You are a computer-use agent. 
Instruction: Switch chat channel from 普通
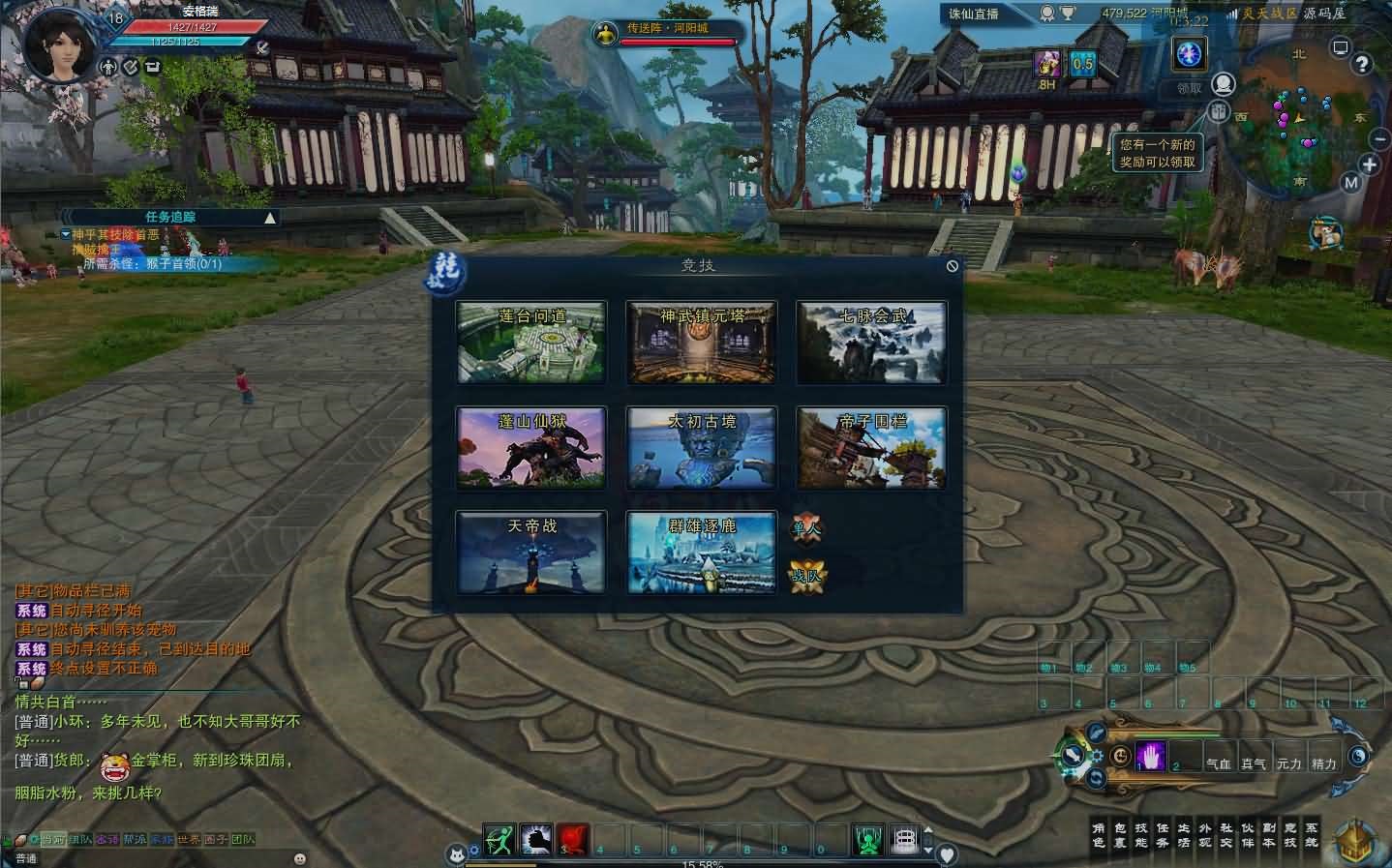click(26, 857)
